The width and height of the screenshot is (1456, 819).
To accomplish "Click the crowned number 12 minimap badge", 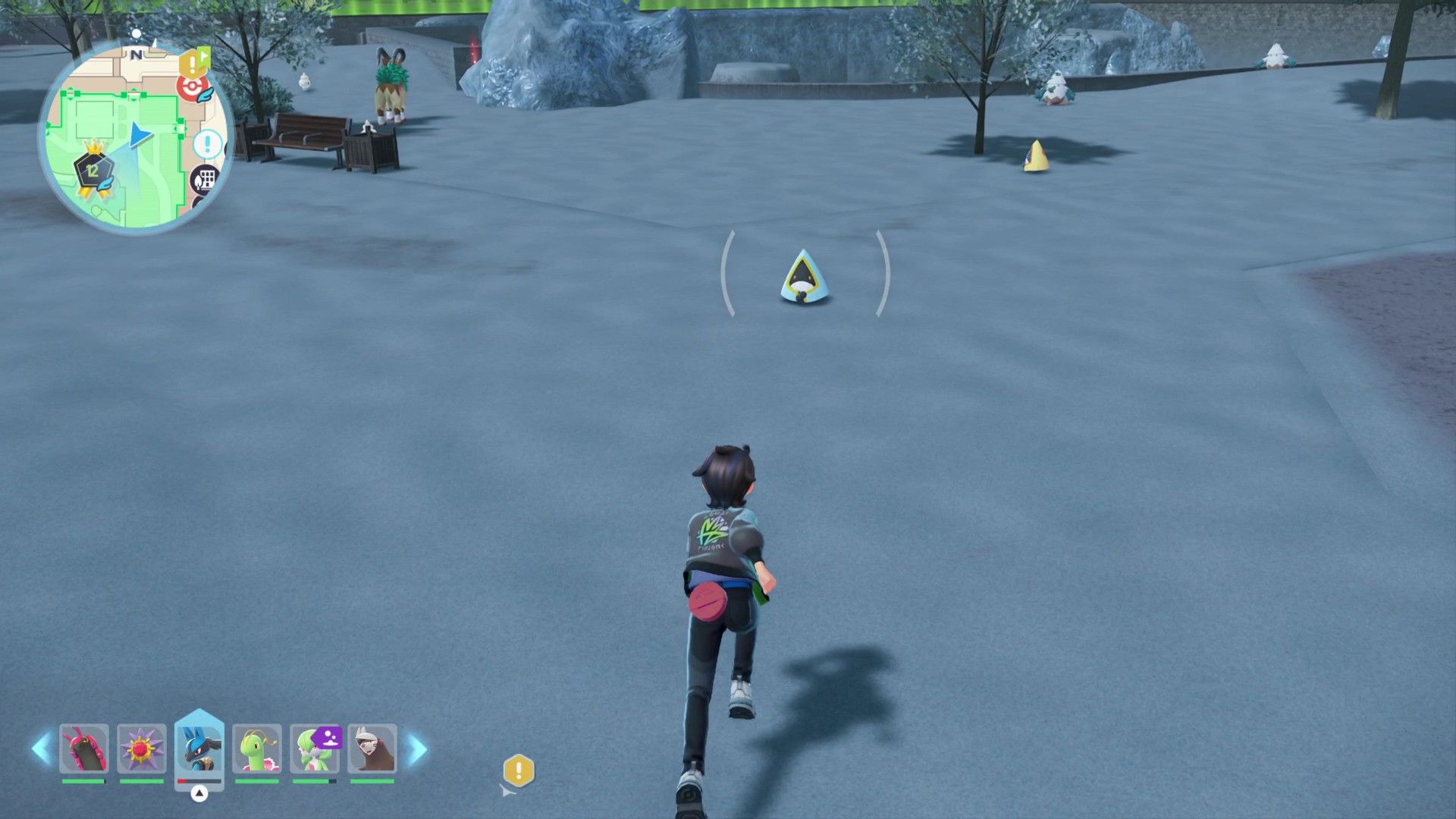I will pyautogui.click(x=93, y=168).
